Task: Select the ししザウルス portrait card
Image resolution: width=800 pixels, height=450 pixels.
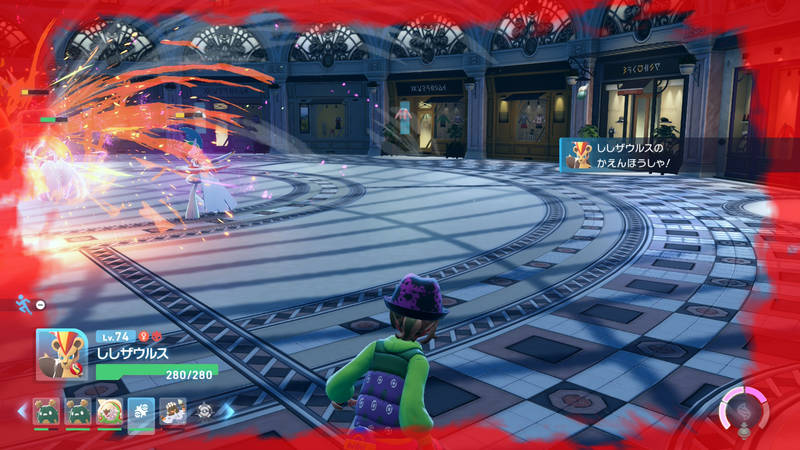Action: coord(62,354)
